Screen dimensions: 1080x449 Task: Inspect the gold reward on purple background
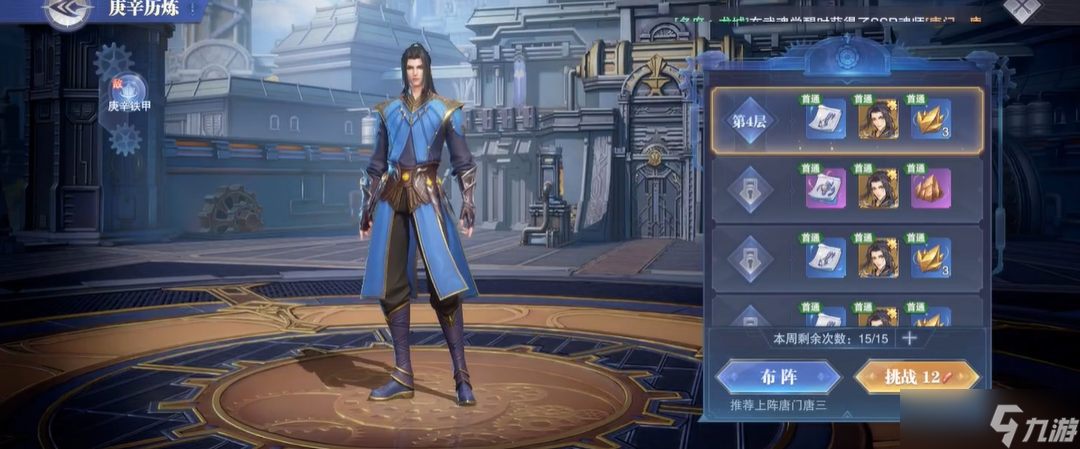coord(930,188)
